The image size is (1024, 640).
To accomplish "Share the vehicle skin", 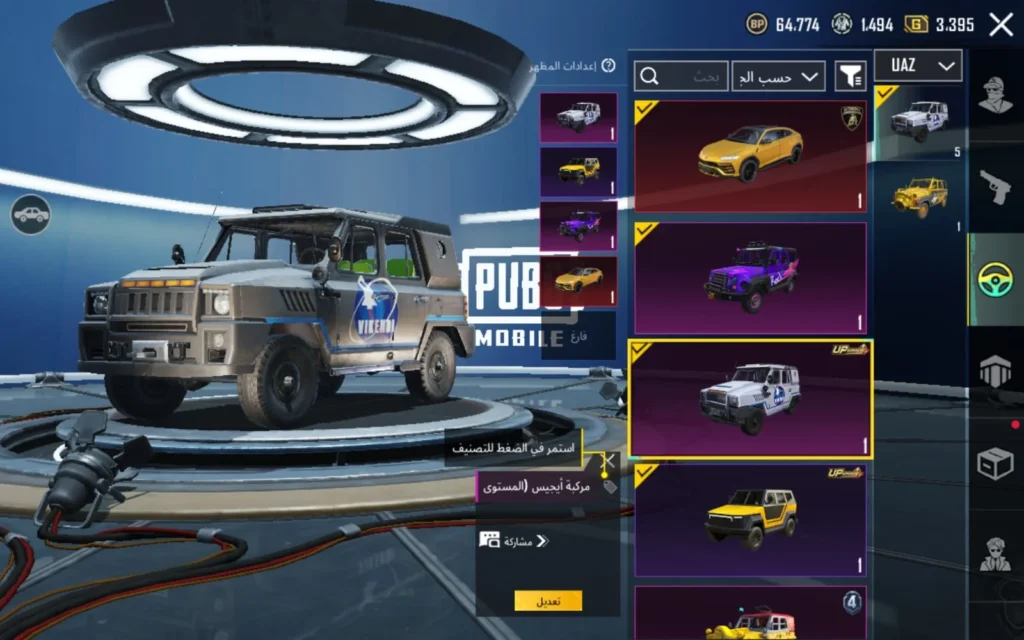I will pos(515,541).
